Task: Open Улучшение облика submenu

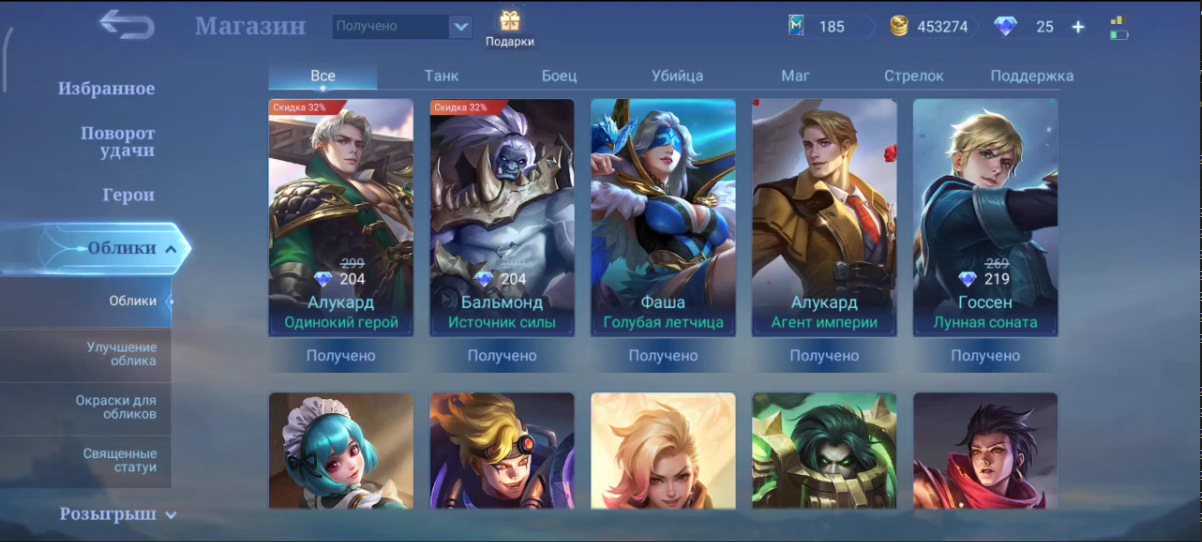Action: click(120, 354)
